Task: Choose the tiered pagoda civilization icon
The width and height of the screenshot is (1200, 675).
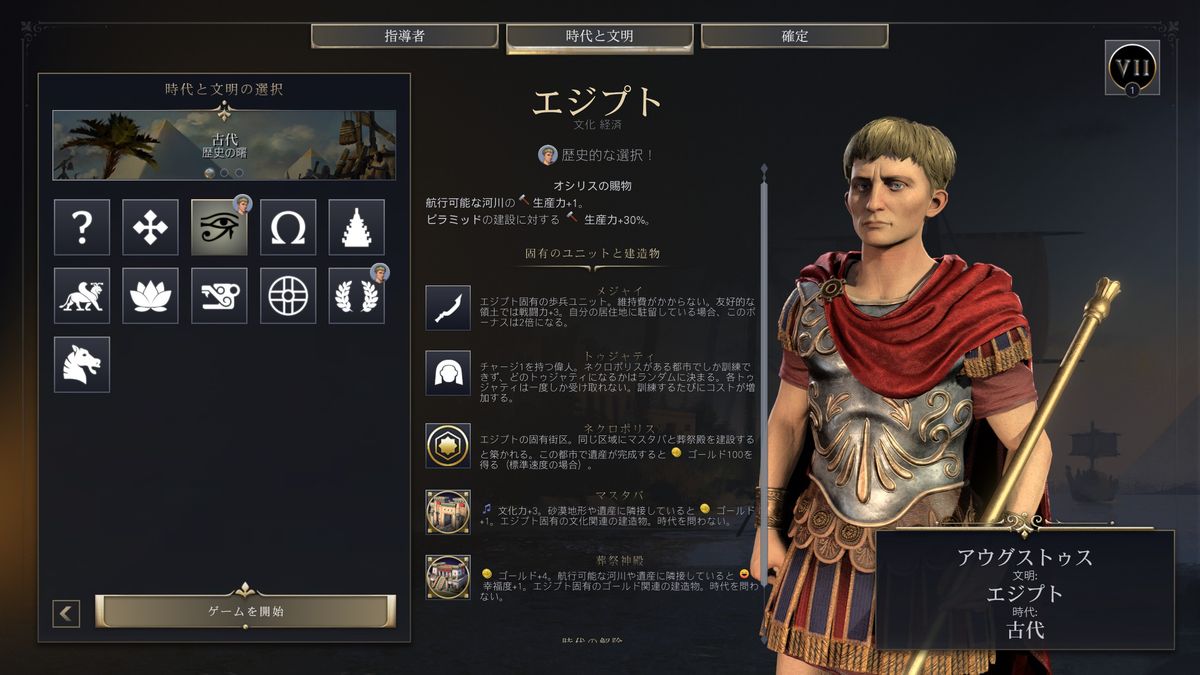Action: 357,227
